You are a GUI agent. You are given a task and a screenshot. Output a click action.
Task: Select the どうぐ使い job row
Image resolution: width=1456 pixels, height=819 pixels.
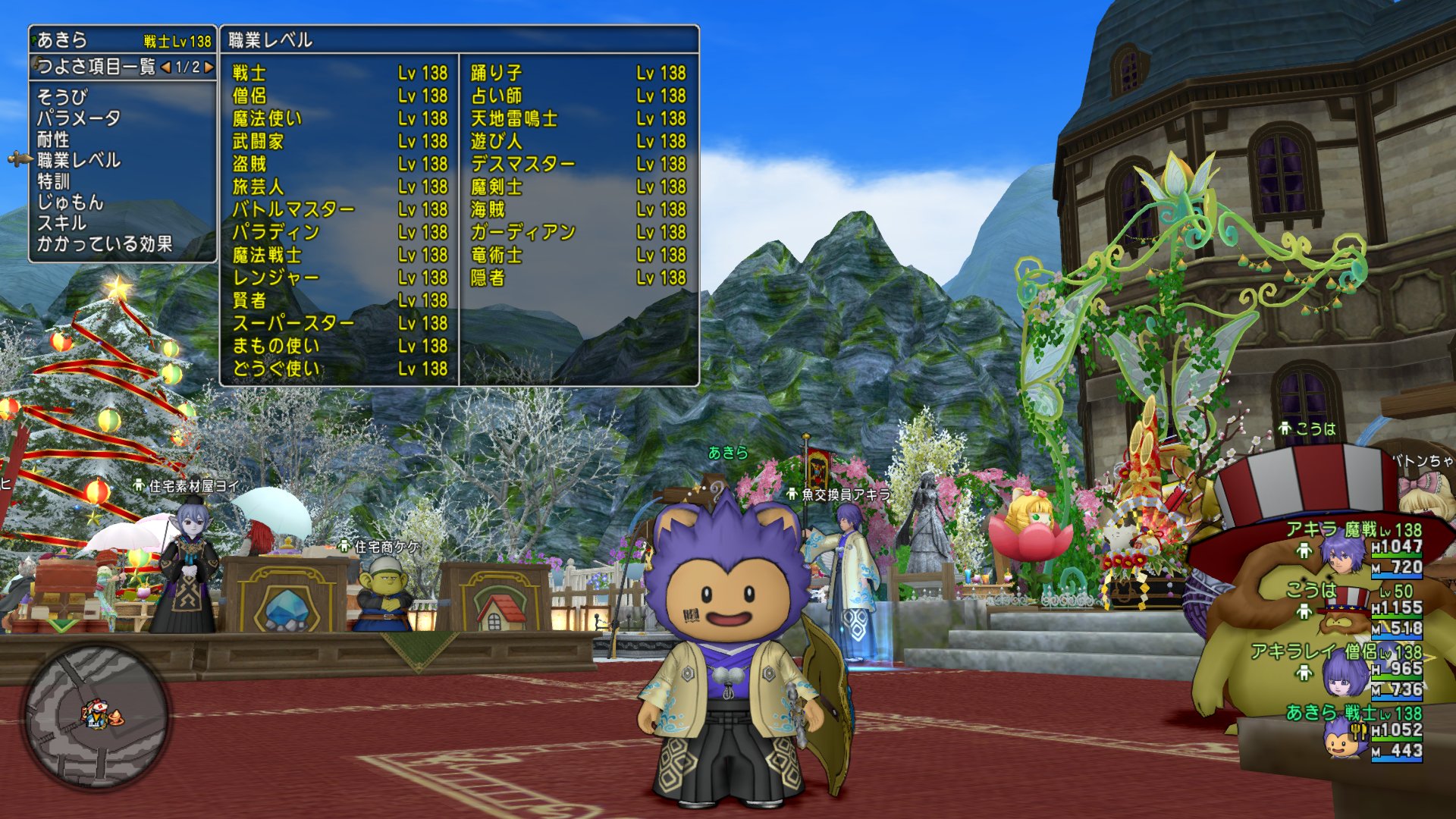coord(339,369)
